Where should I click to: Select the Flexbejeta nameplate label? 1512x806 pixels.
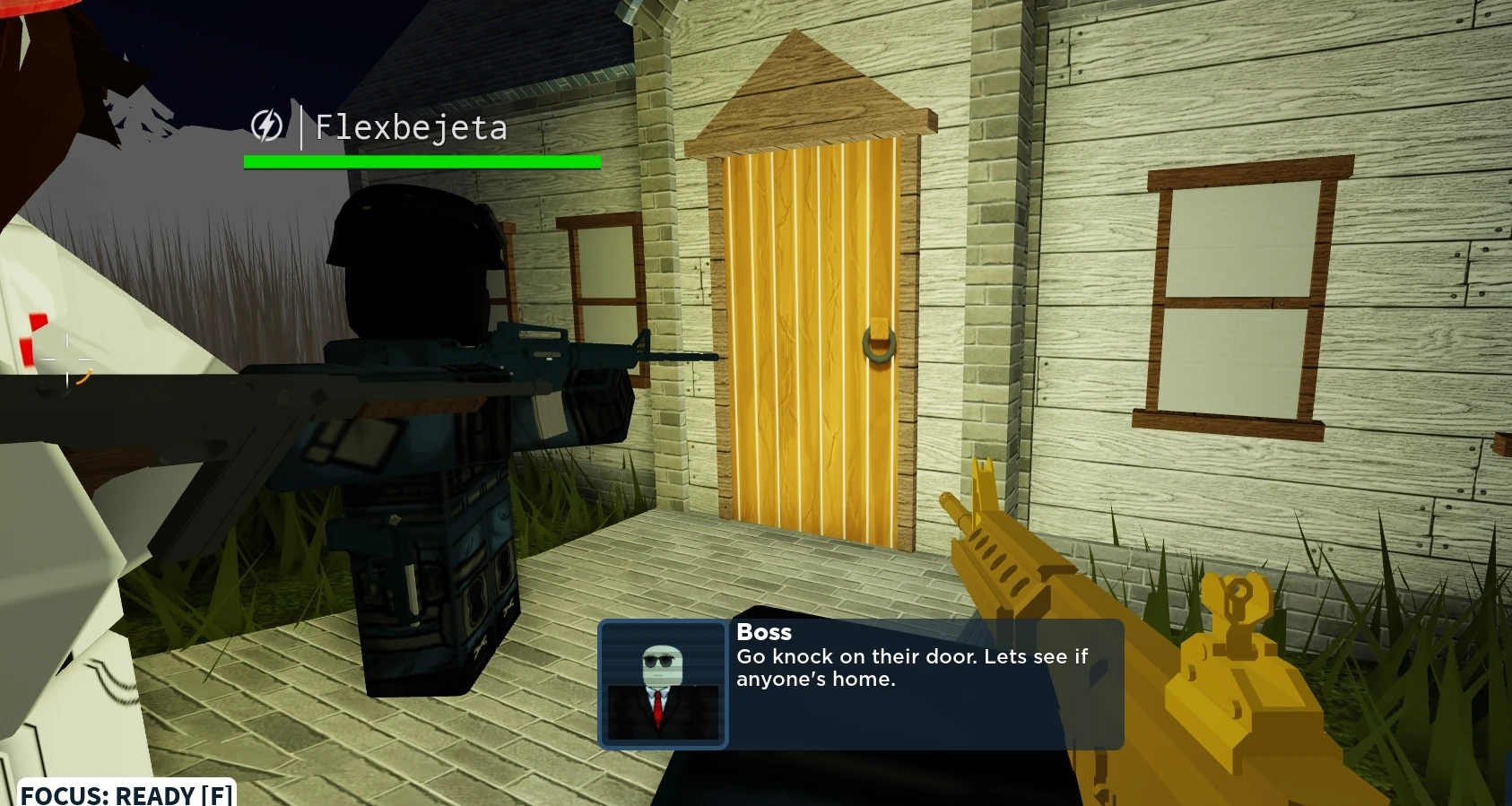coord(411,126)
